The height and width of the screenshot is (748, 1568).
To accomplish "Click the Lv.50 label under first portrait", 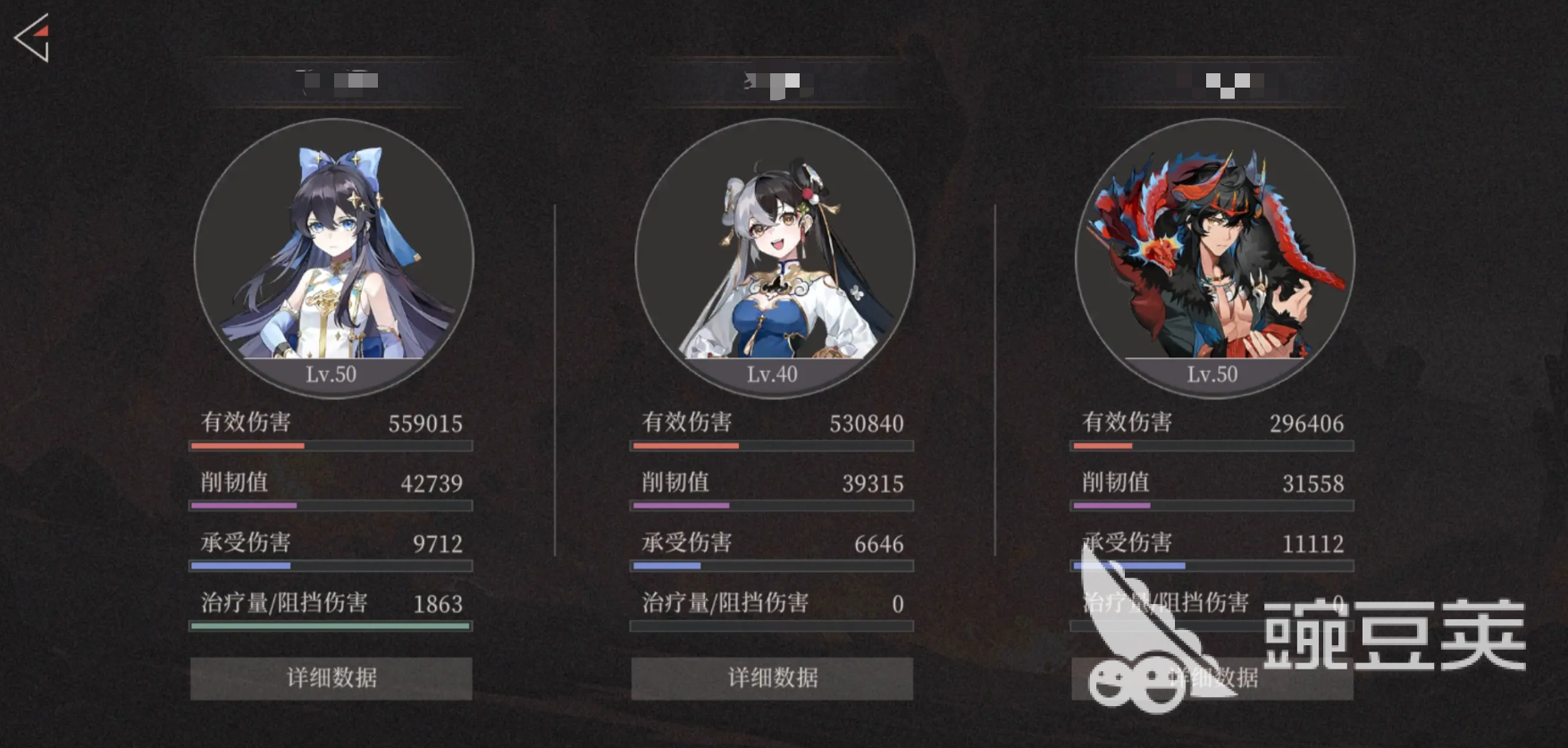I will (x=331, y=374).
